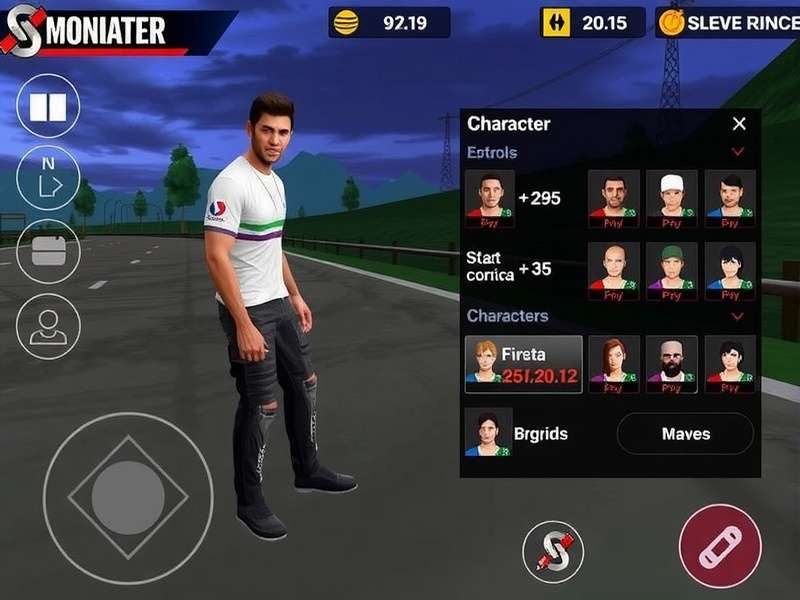The image size is (800, 600).
Task: Select the Fireta character card
Action: [524, 364]
